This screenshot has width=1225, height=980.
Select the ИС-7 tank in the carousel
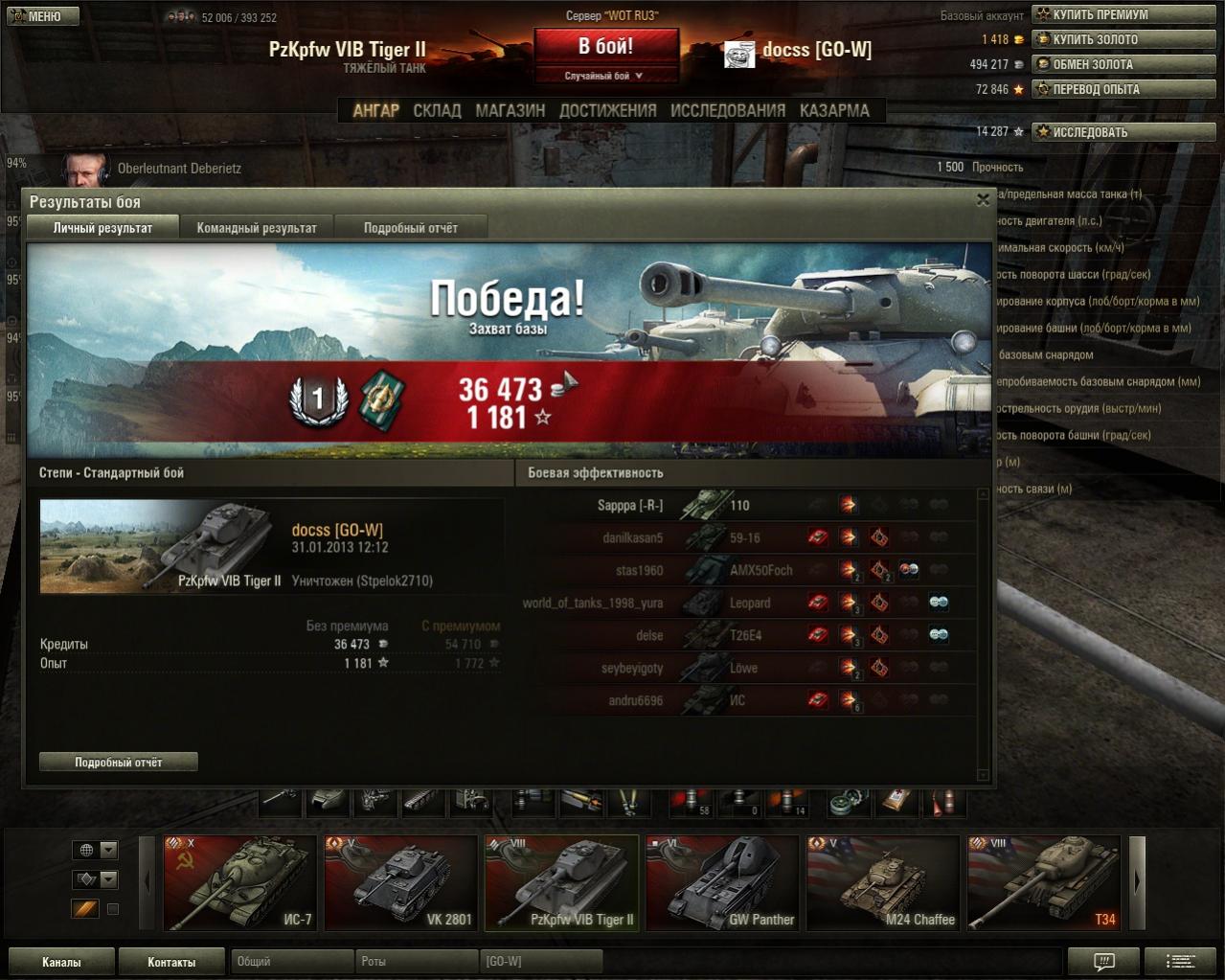click(x=240, y=883)
